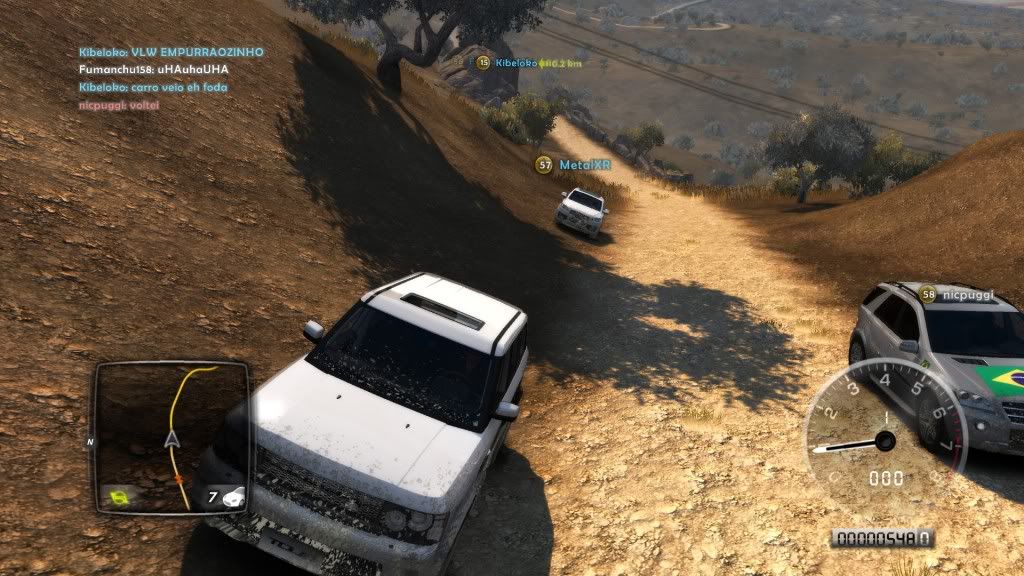Click the orange marker on the minimap route
Viewport: 1024px width, 576px height.
[x=180, y=480]
